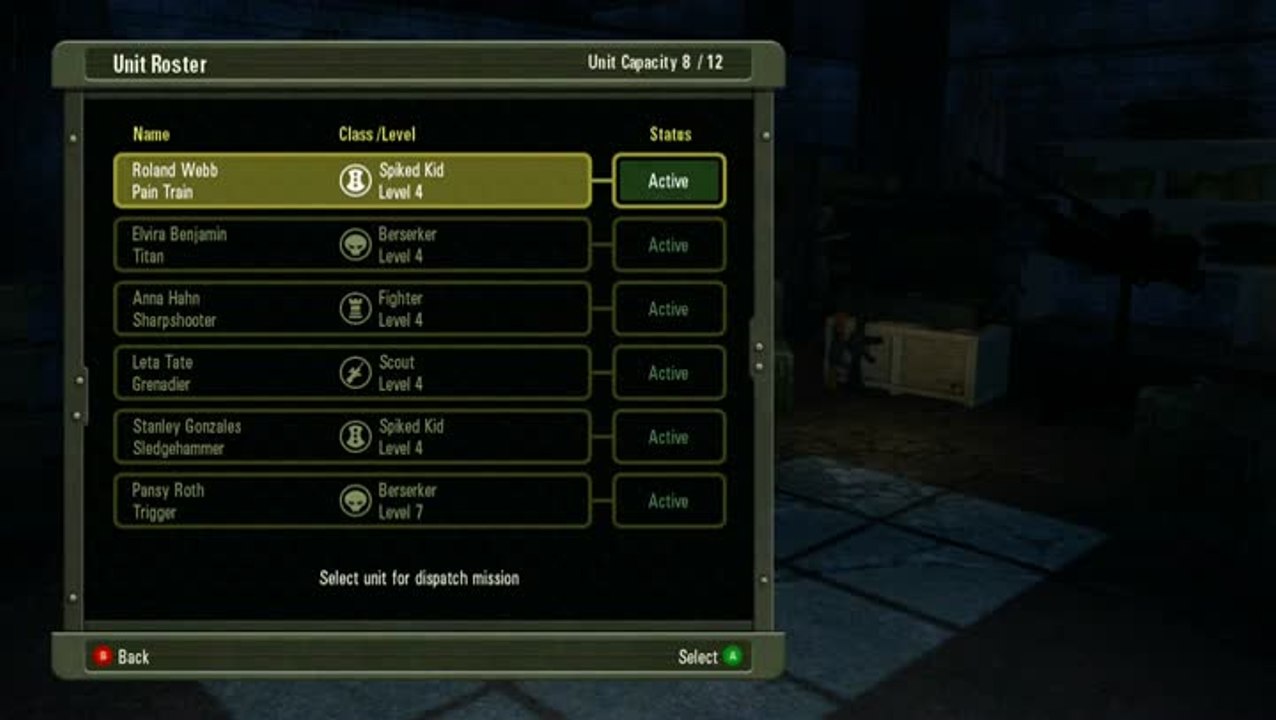The width and height of the screenshot is (1276, 720).
Task: Select Roland Webb's roster row
Action: (352, 181)
